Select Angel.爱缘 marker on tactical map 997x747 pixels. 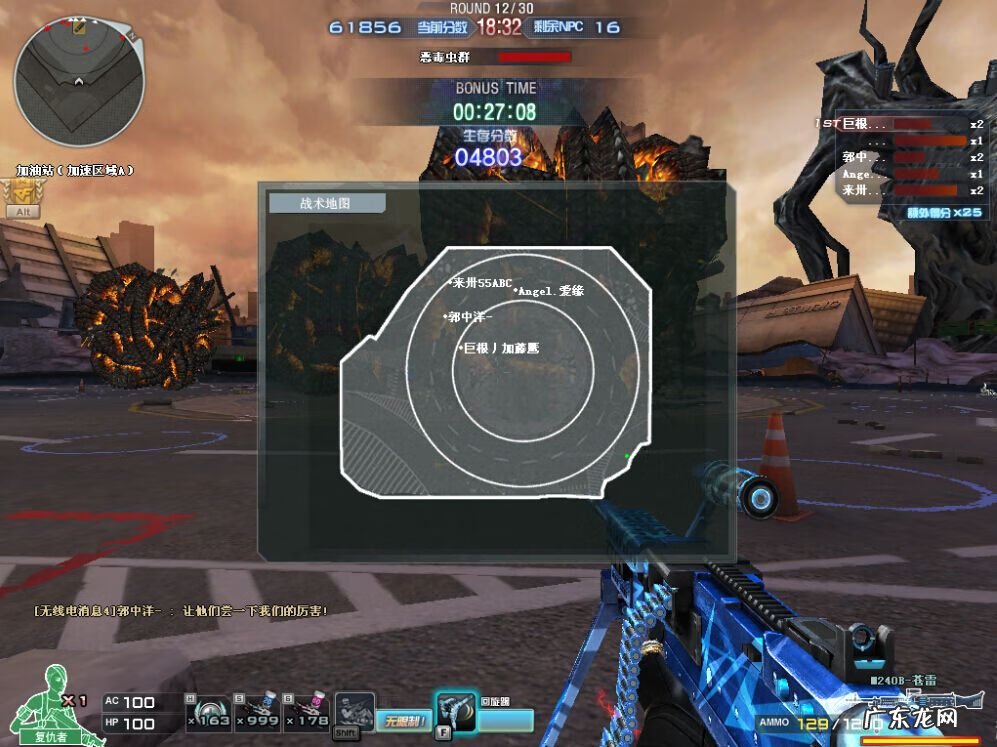tap(549, 291)
